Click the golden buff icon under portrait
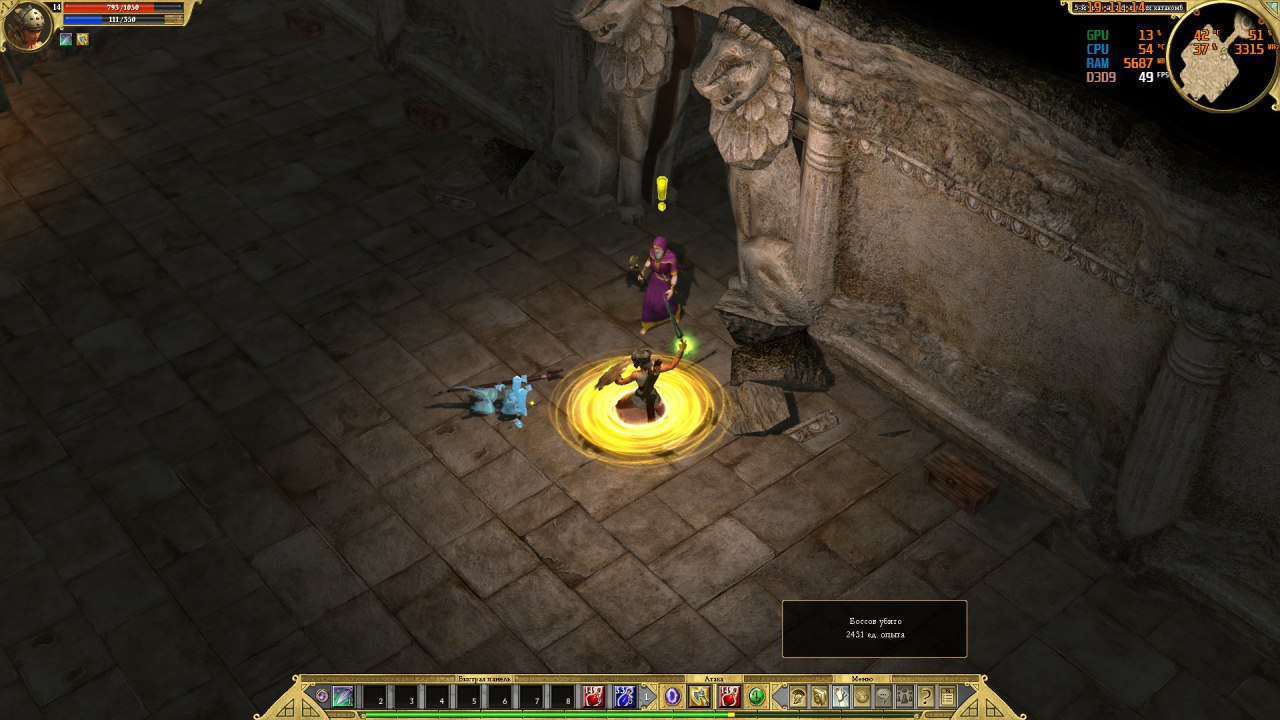The width and height of the screenshot is (1280, 720). (x=82, y=40)
